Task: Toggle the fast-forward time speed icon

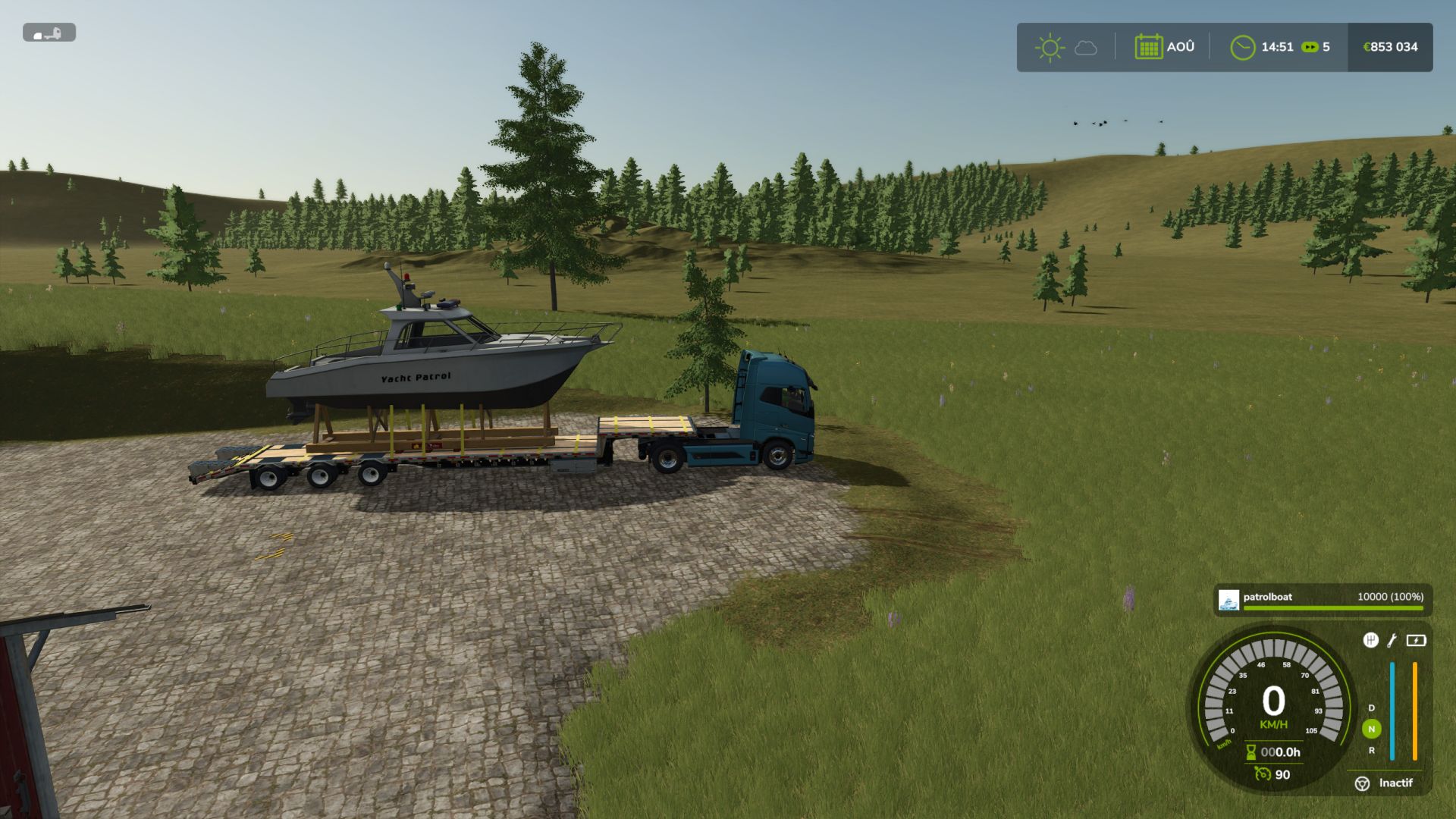Action: point(1310,47)
